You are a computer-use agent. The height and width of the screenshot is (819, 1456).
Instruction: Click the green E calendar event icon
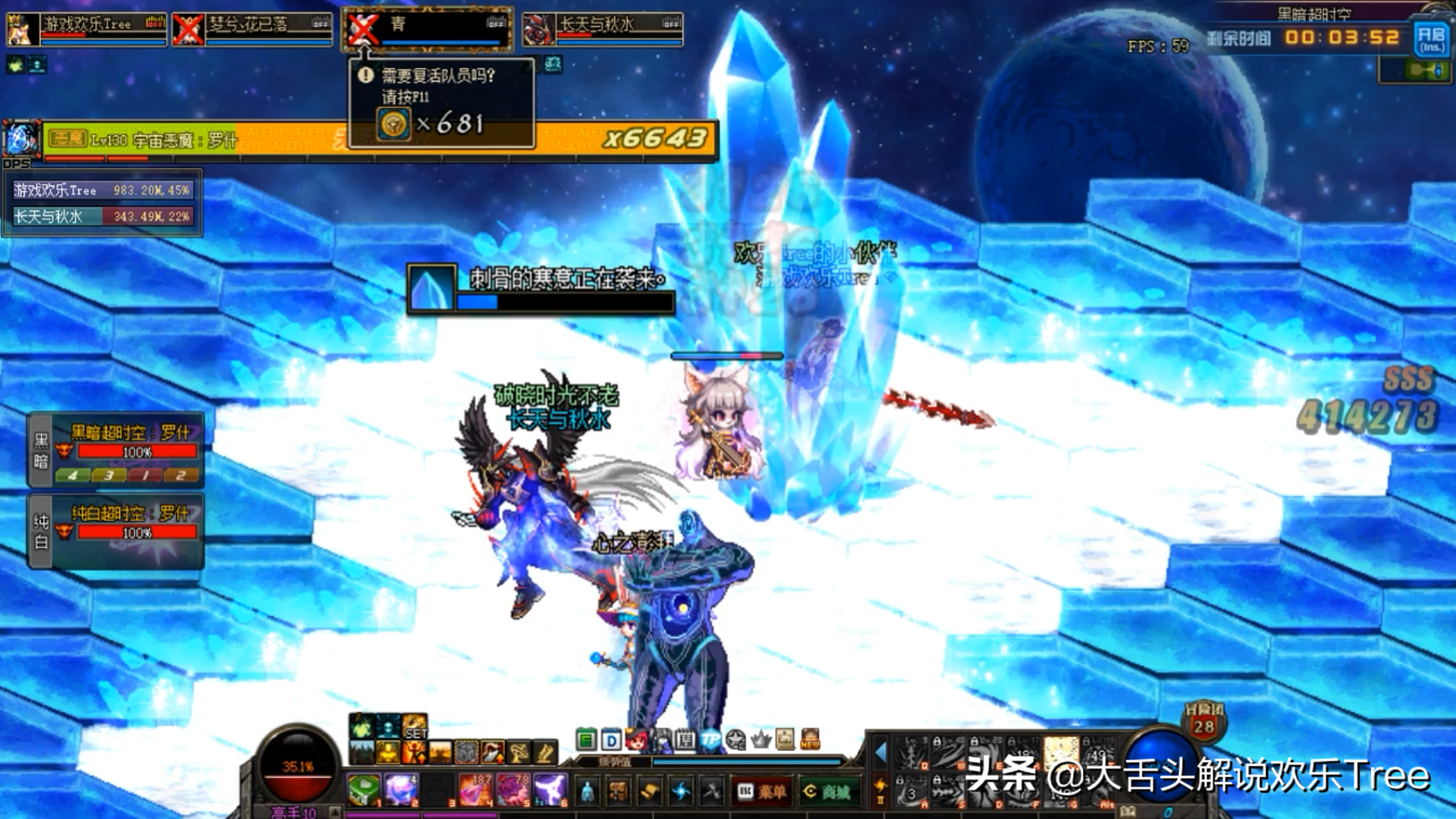click(586, 739)
